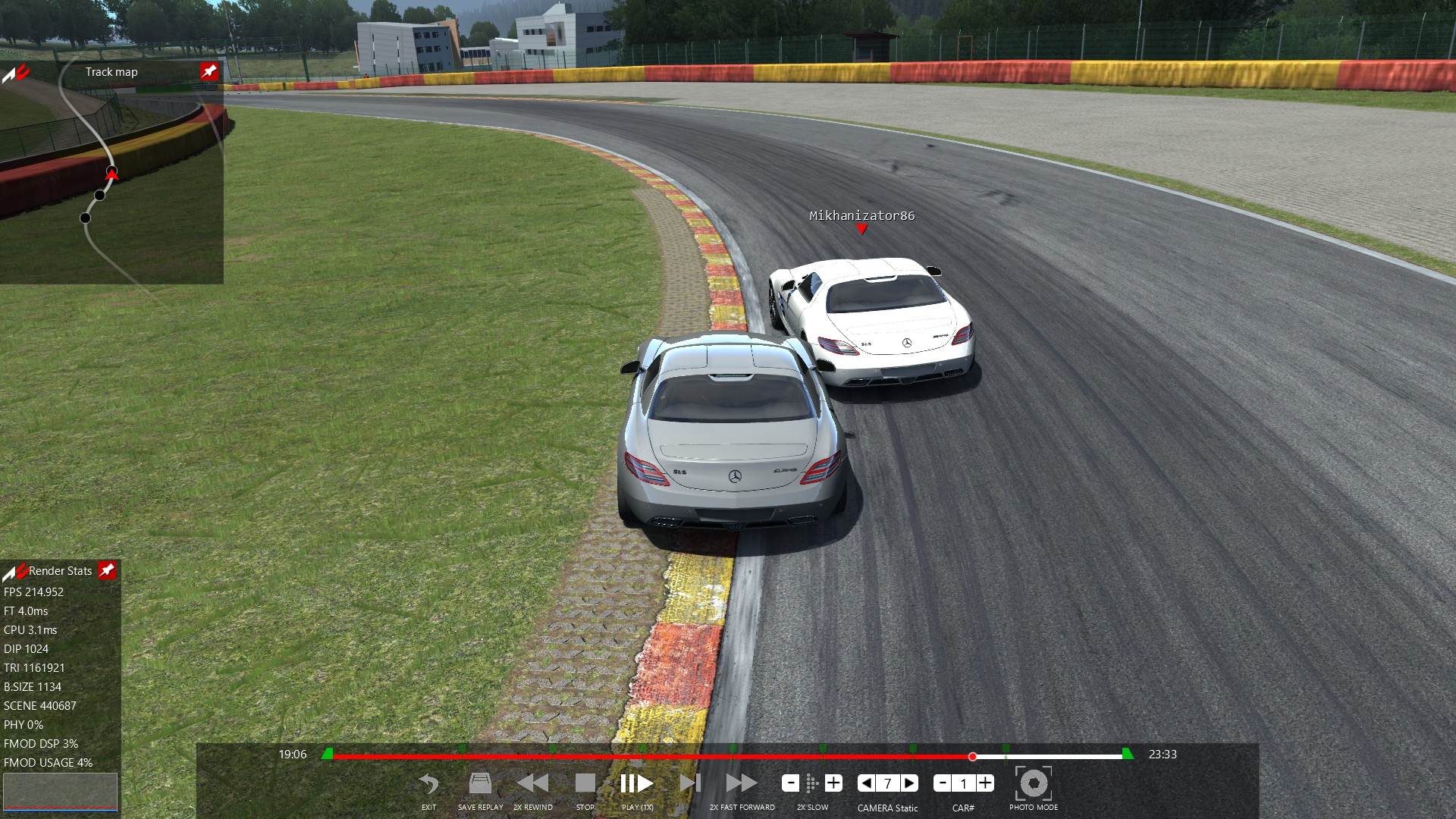Increase slow motion with the plus button

(x=833, y=783)
